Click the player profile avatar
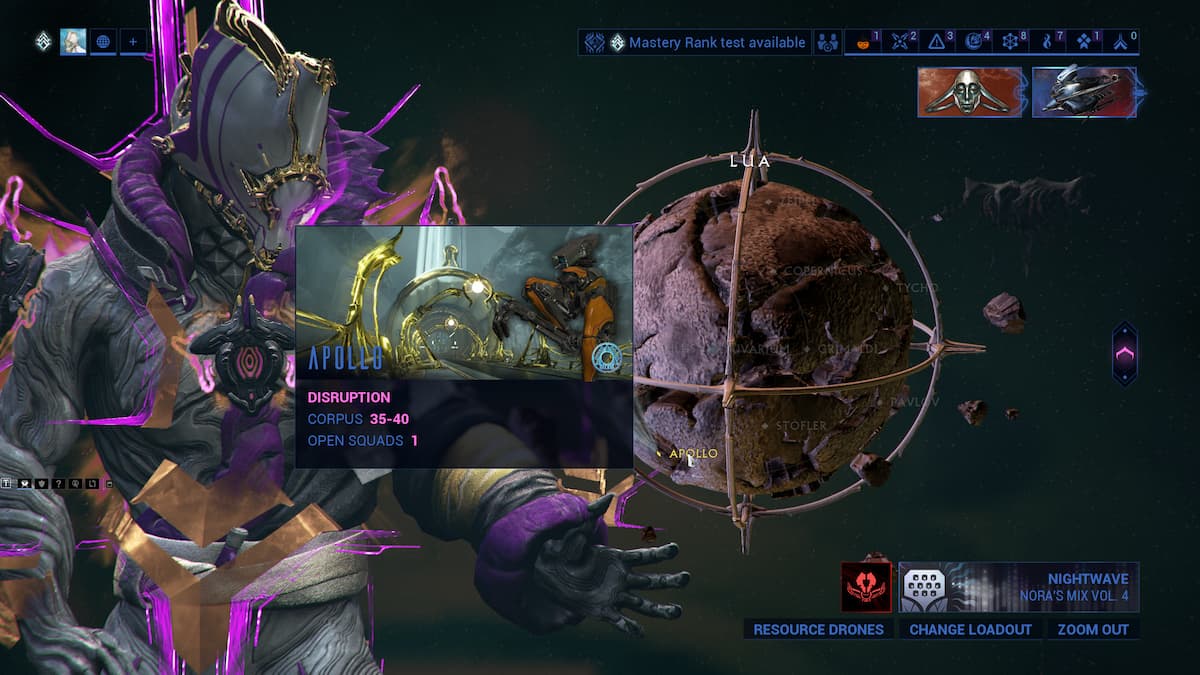The image size is (1200, 675). point(73,42)
